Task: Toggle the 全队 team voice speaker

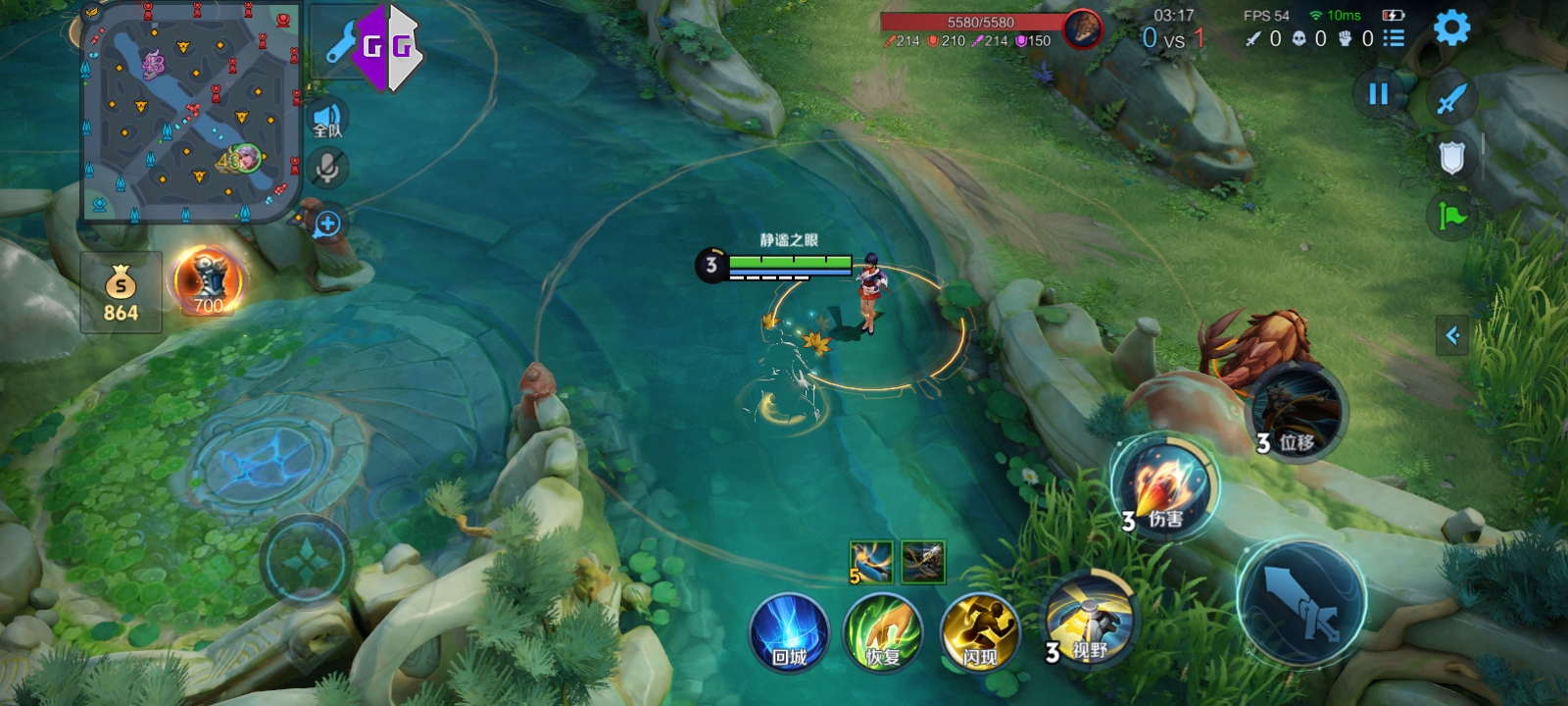Action: pos(327,121)
